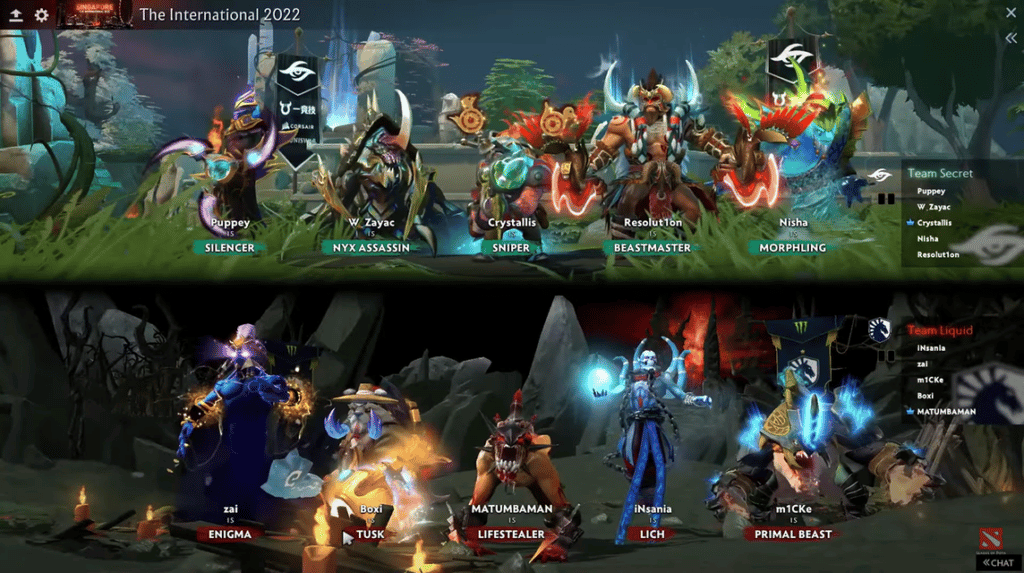Select Puppey in Team Secret roster list

click(931, 190)
